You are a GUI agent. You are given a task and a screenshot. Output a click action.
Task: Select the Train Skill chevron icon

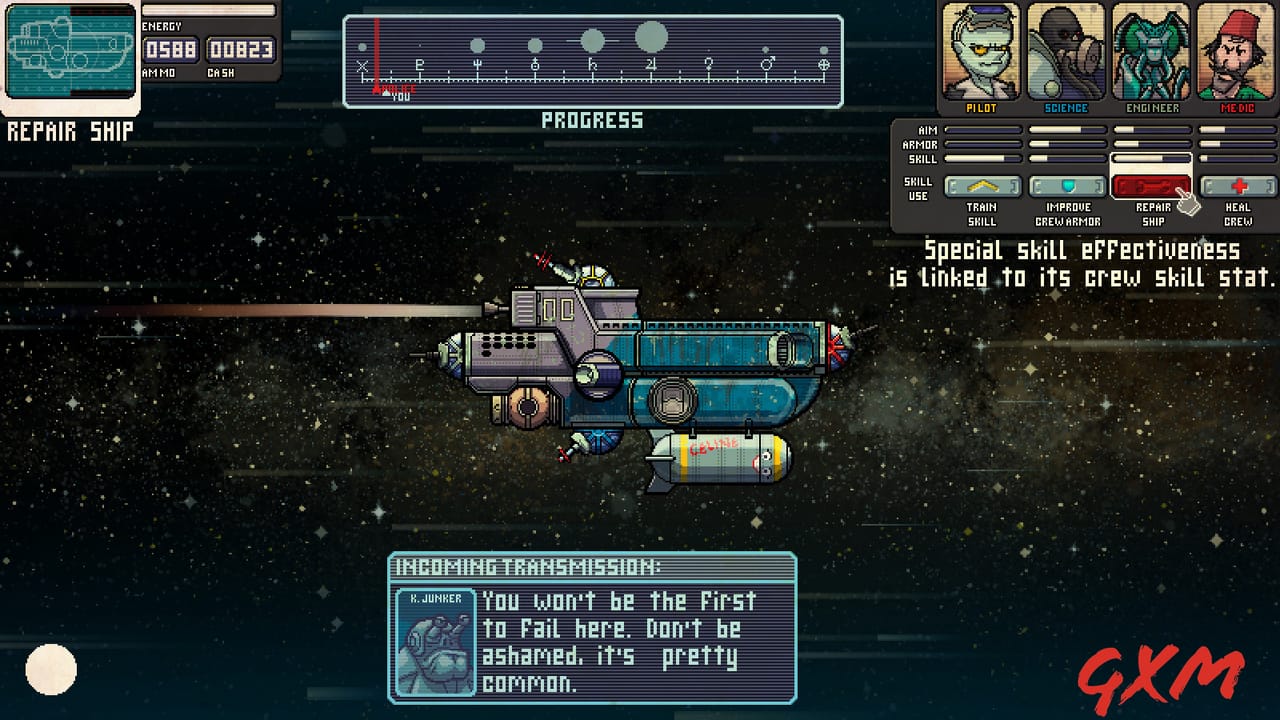tap(982, 185)
